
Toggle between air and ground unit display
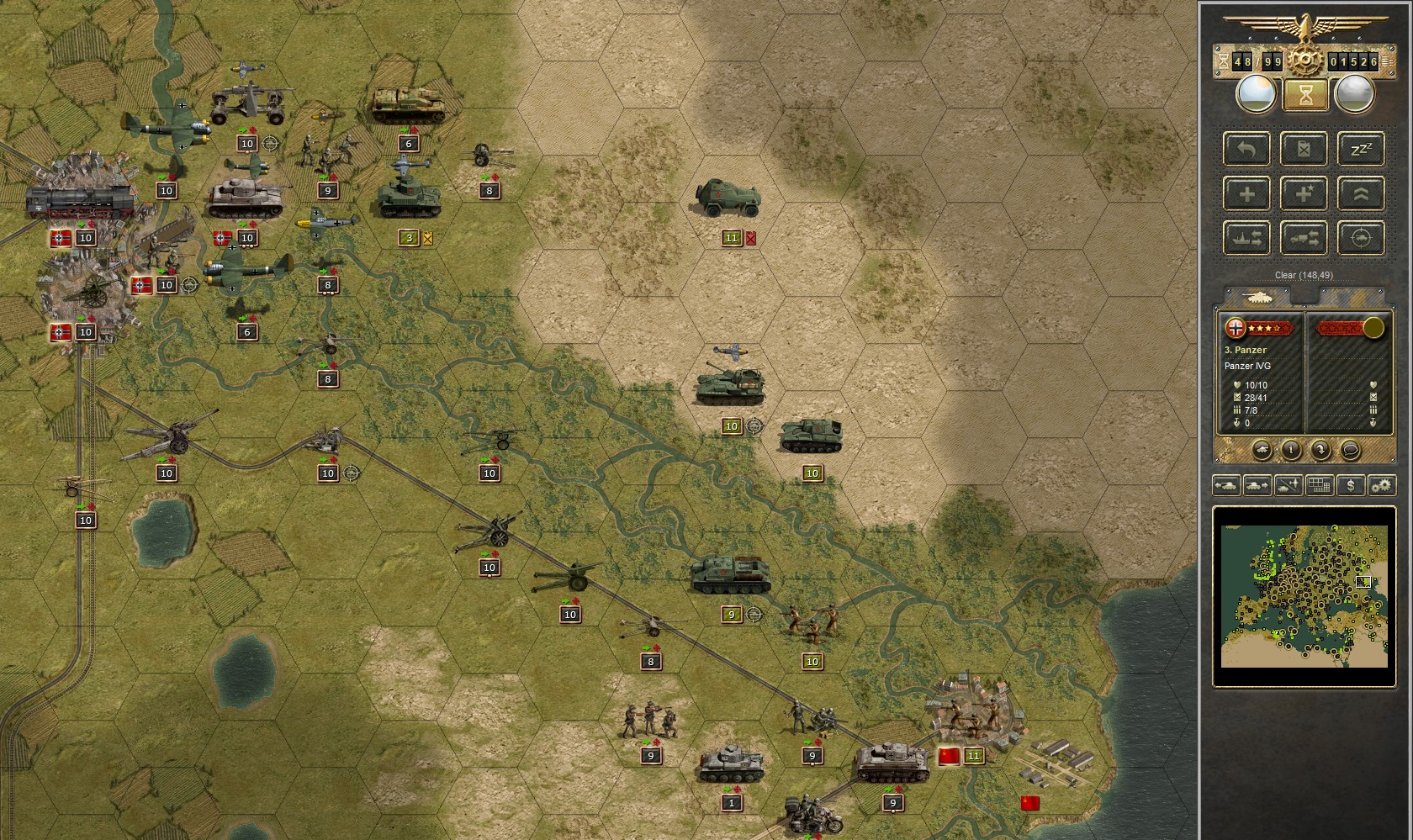coord(1287,485)
